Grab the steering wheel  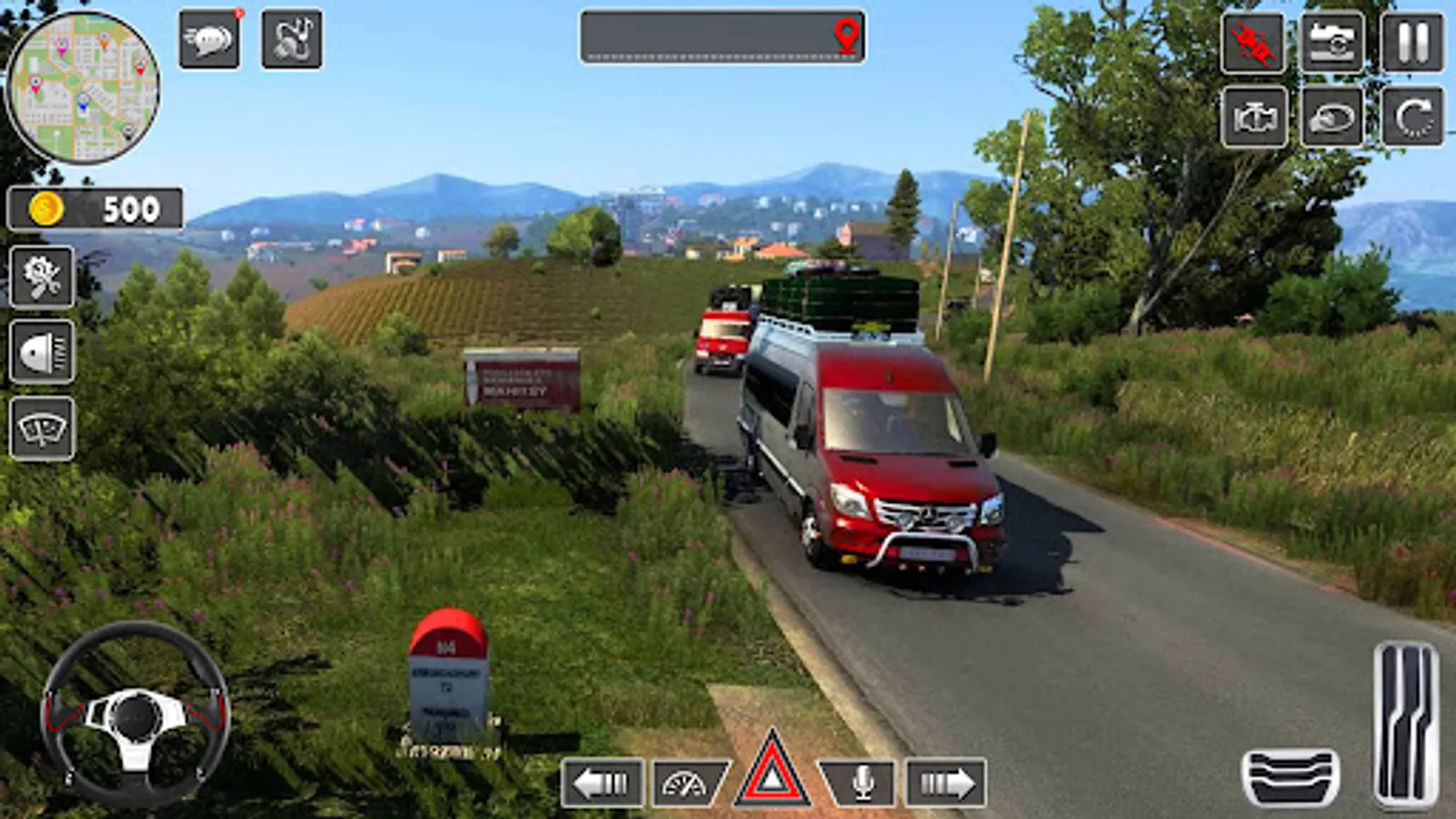click(x=136, y=714)
